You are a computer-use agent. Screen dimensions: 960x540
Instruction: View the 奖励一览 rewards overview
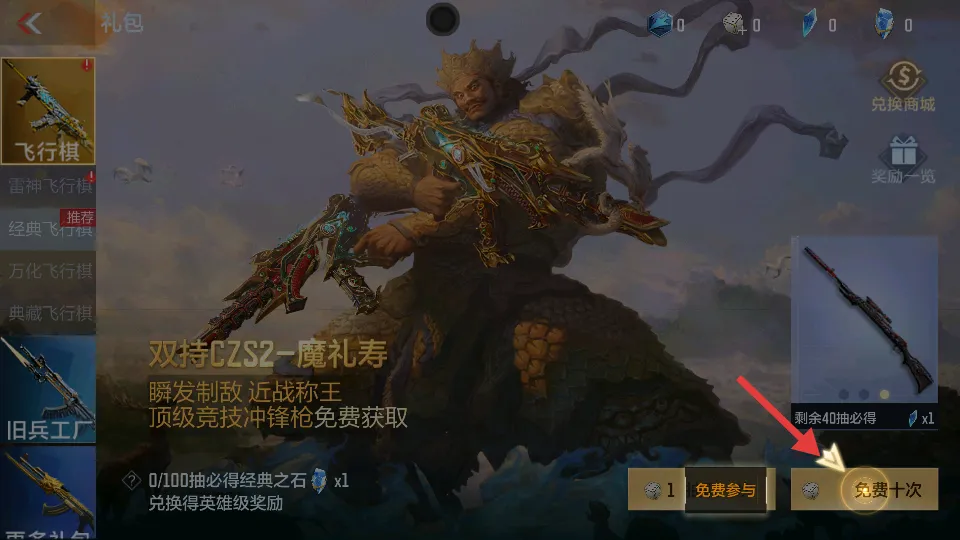click(x=902, y=160)
